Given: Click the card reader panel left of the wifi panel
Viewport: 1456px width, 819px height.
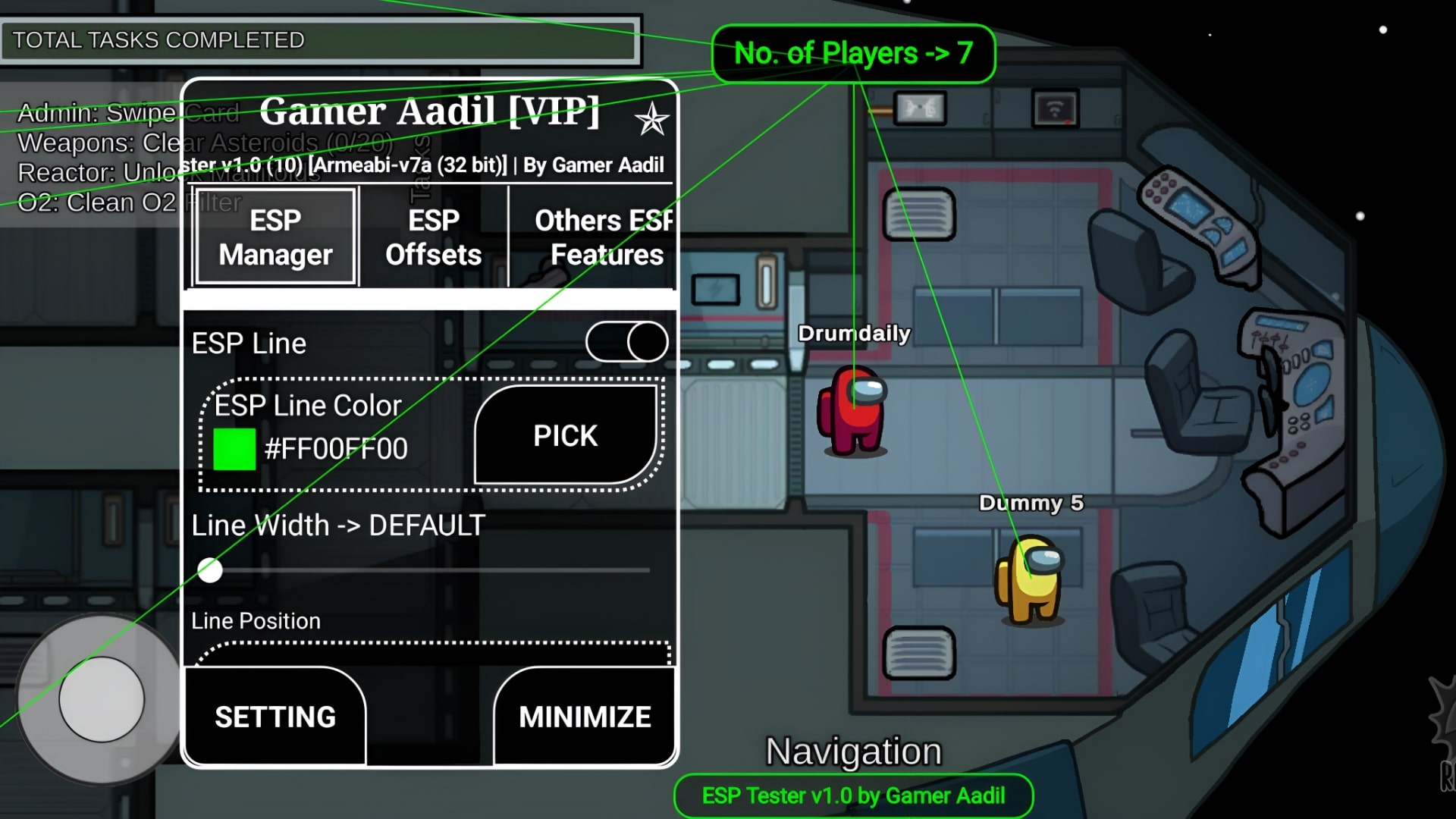Looking at the screenshot, I should click(x=919, y=108).
